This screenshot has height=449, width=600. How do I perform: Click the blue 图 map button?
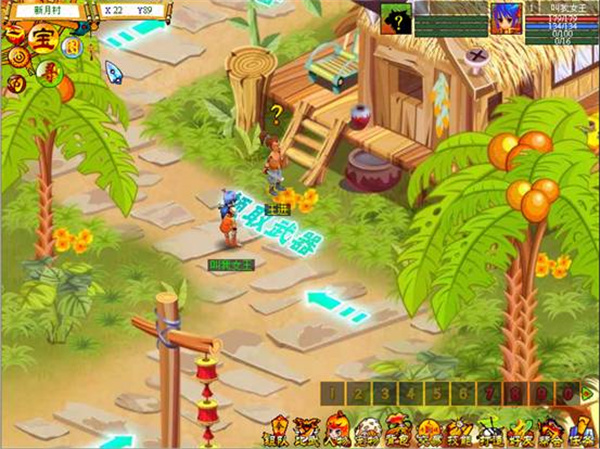(71, 46)
